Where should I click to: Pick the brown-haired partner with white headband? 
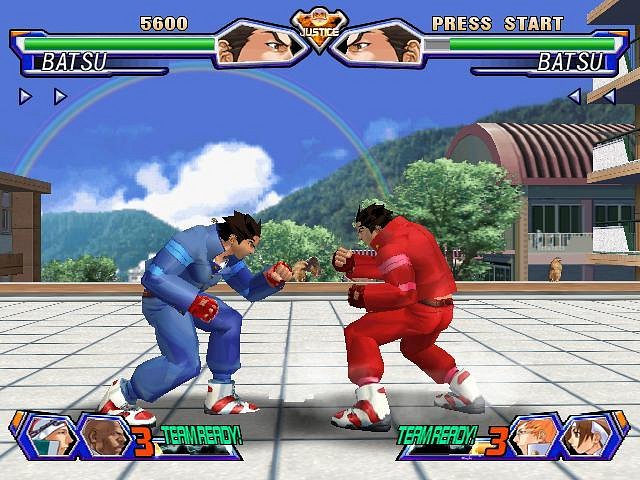point(586,435)
